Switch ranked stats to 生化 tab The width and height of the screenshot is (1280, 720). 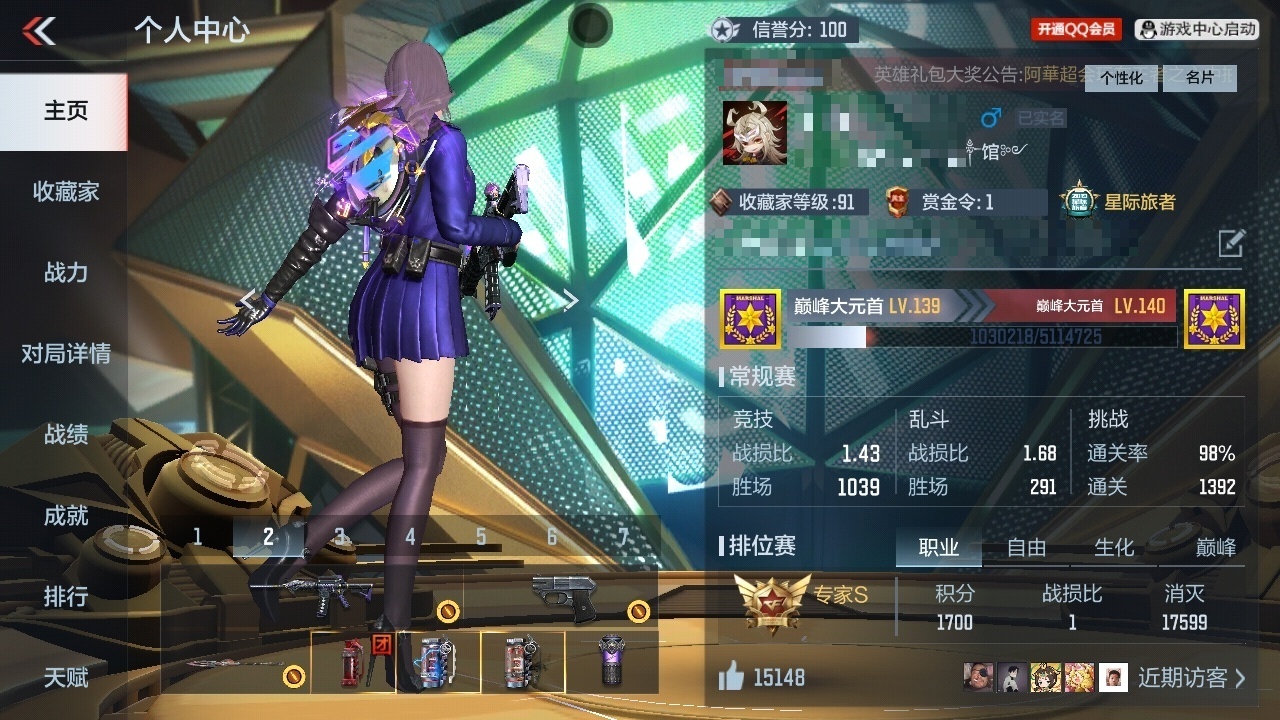pos(1114,547)
